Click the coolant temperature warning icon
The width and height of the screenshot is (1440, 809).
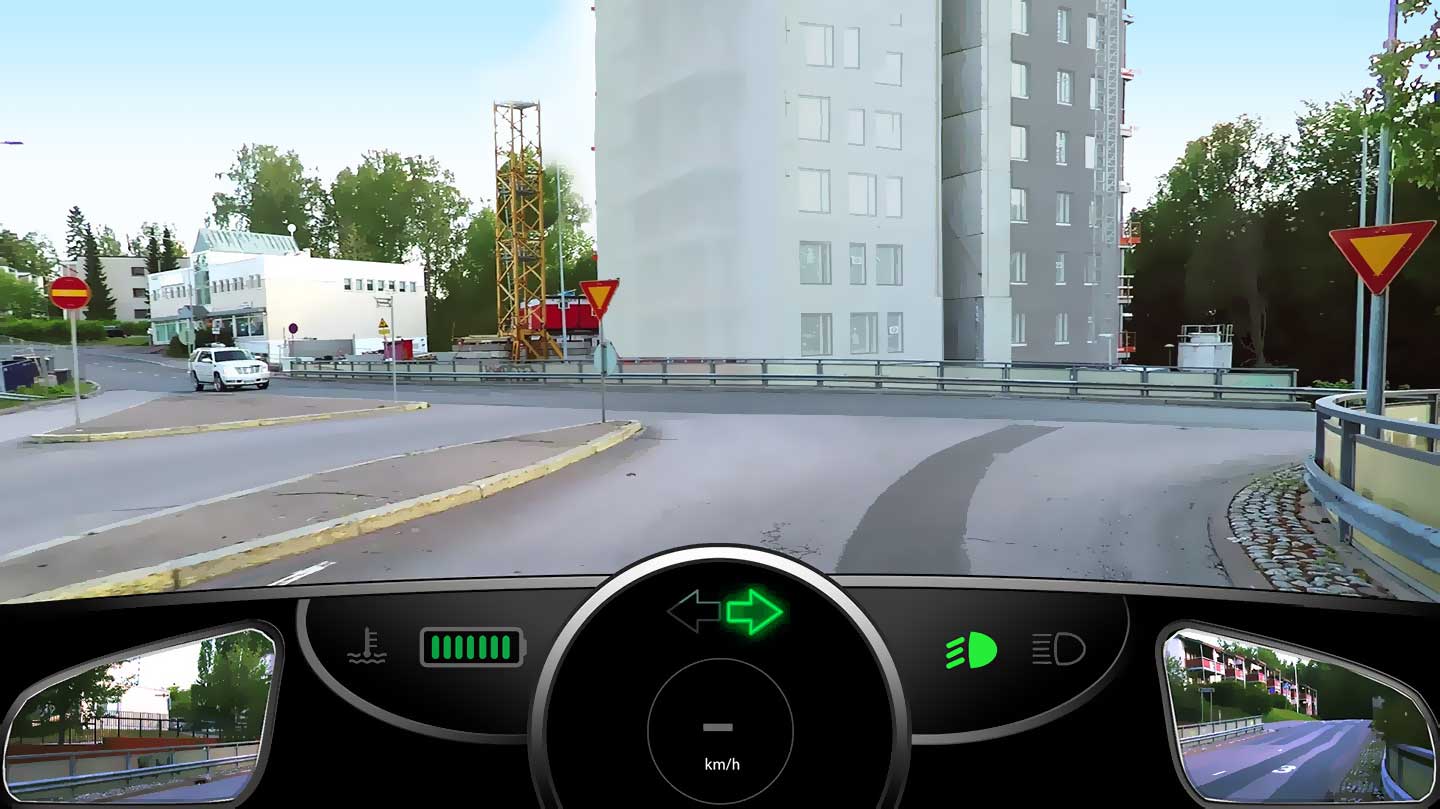click(x=366, y=646)
